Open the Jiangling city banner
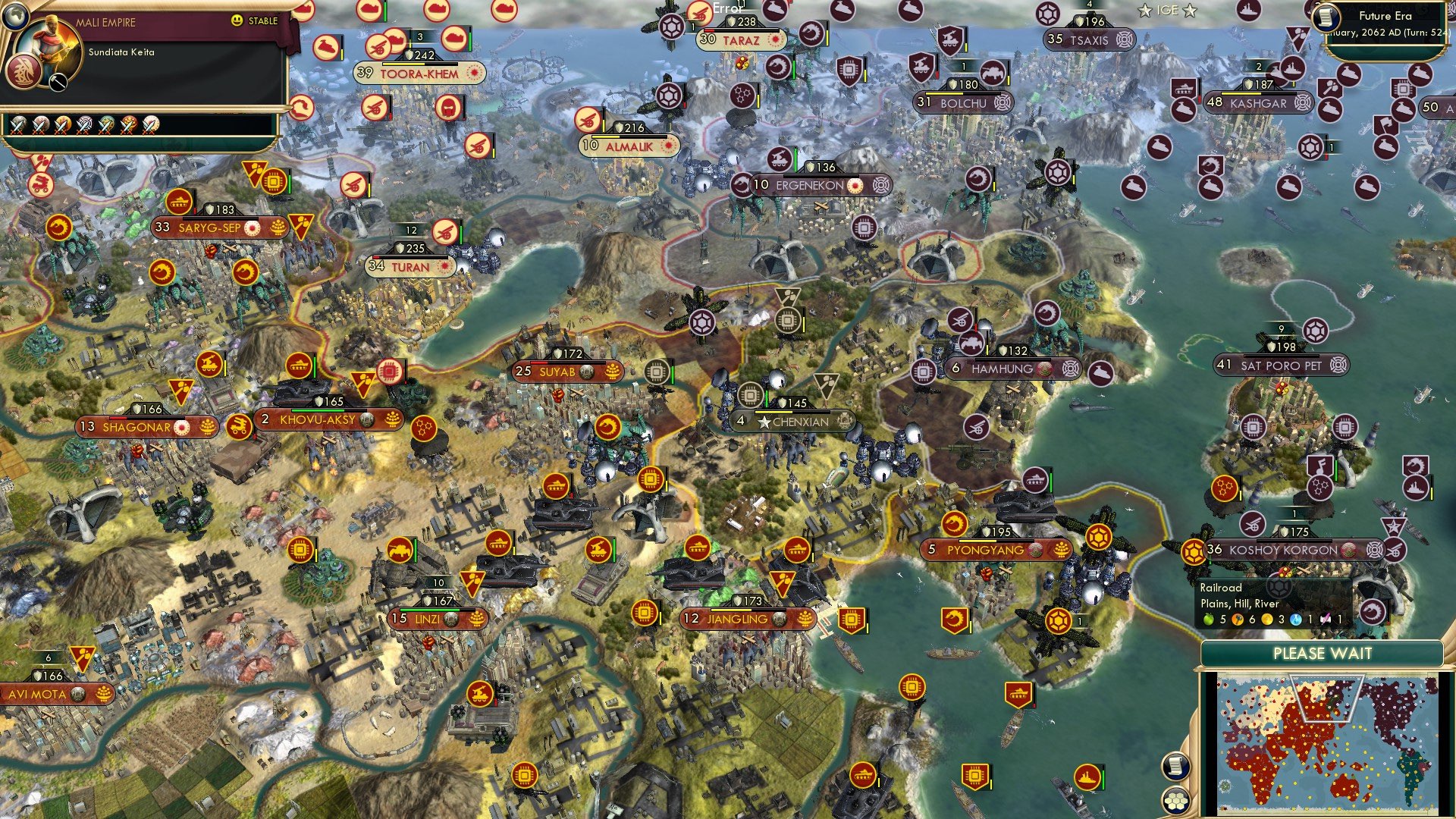This screenshot has height=819, width=1456. (x=738, y=619)
